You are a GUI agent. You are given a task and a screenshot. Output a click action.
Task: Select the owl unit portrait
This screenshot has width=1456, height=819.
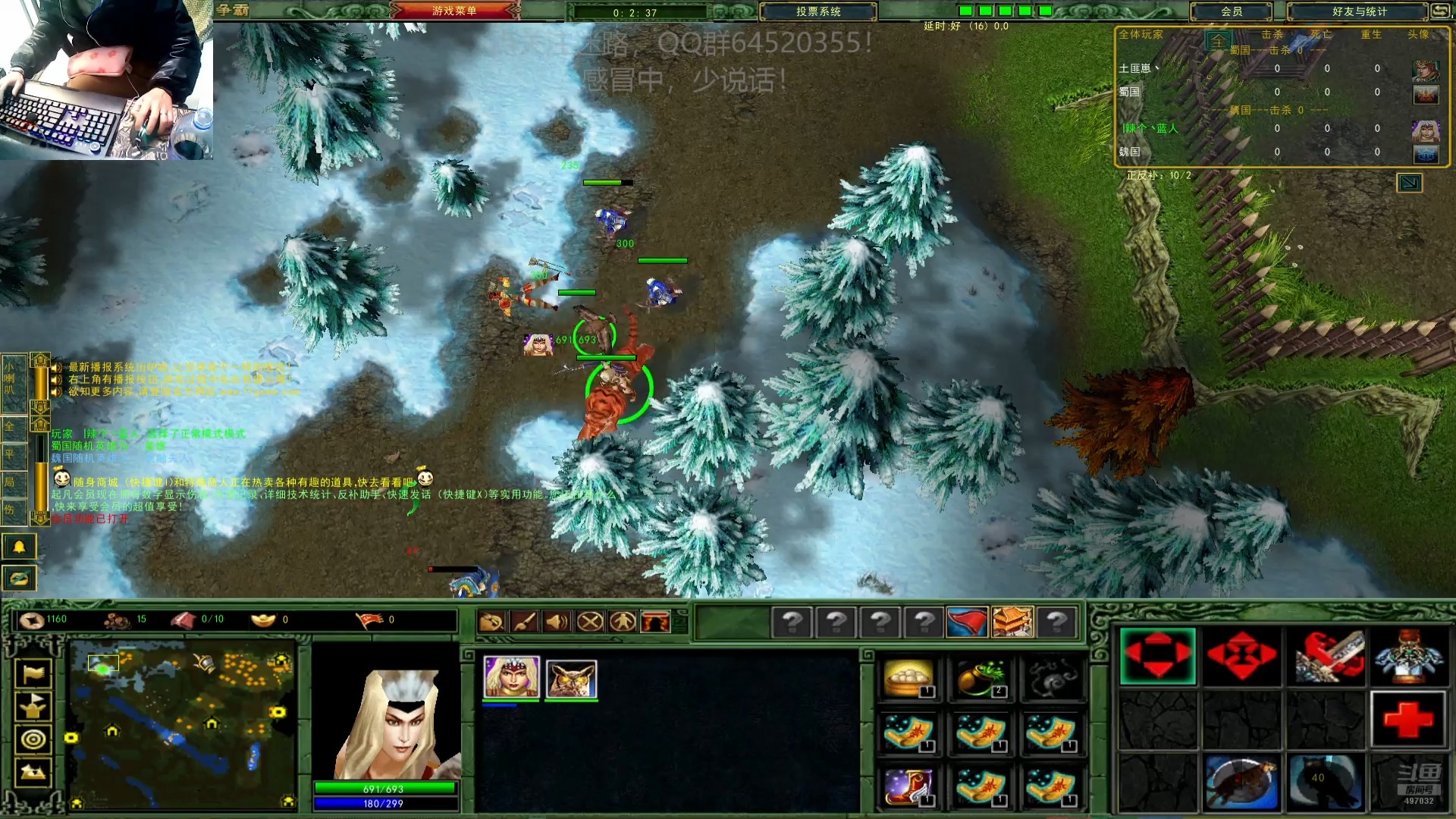tap(571, 677)
